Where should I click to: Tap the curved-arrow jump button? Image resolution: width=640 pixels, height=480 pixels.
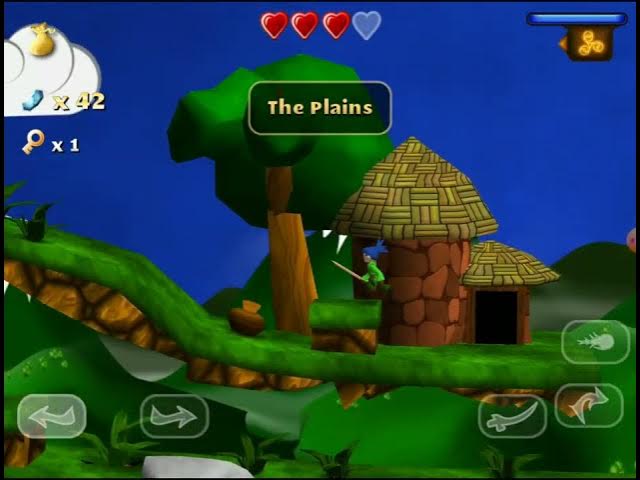pyautogui.click(x=589, y=405)
